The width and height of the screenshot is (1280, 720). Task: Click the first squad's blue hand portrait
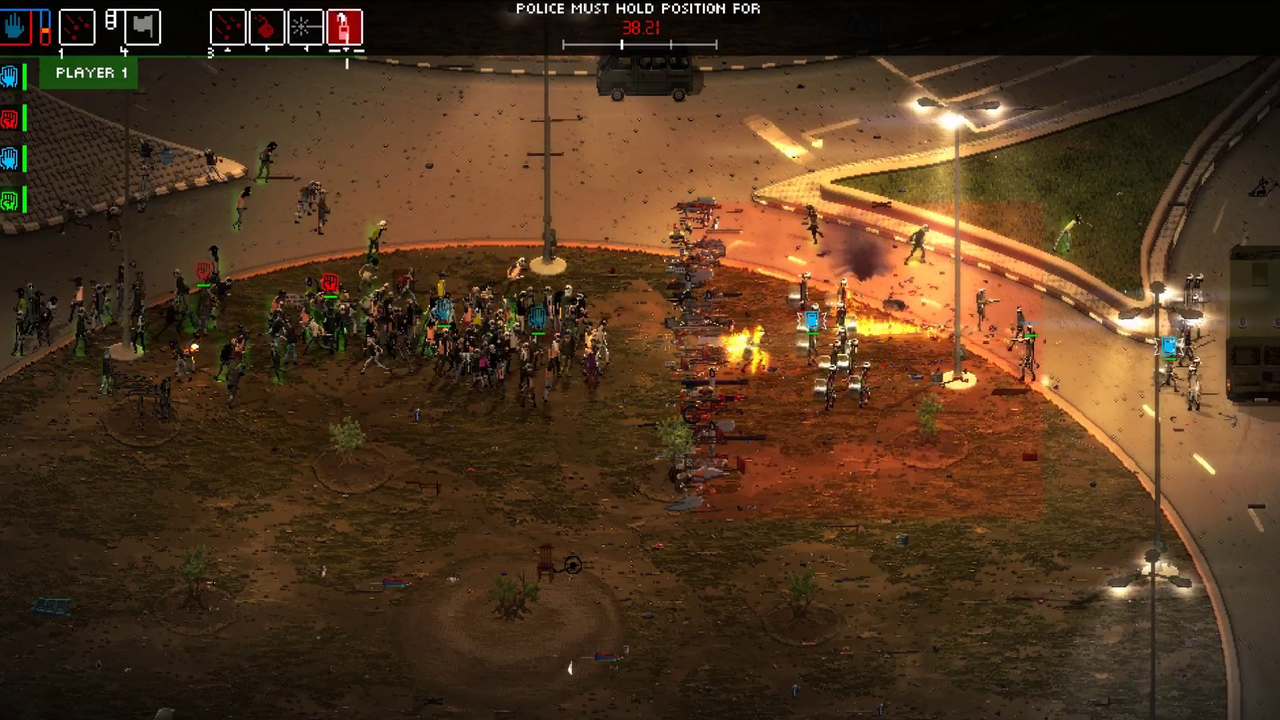point(9,75)
